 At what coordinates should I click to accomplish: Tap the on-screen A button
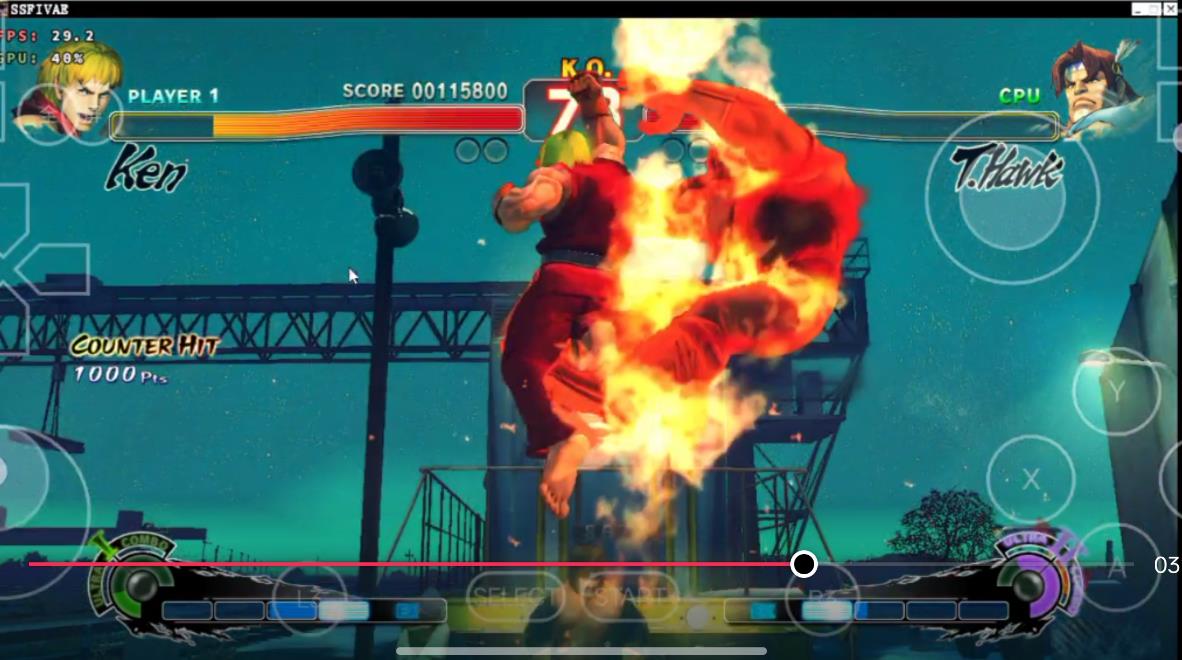point(1118,566)
